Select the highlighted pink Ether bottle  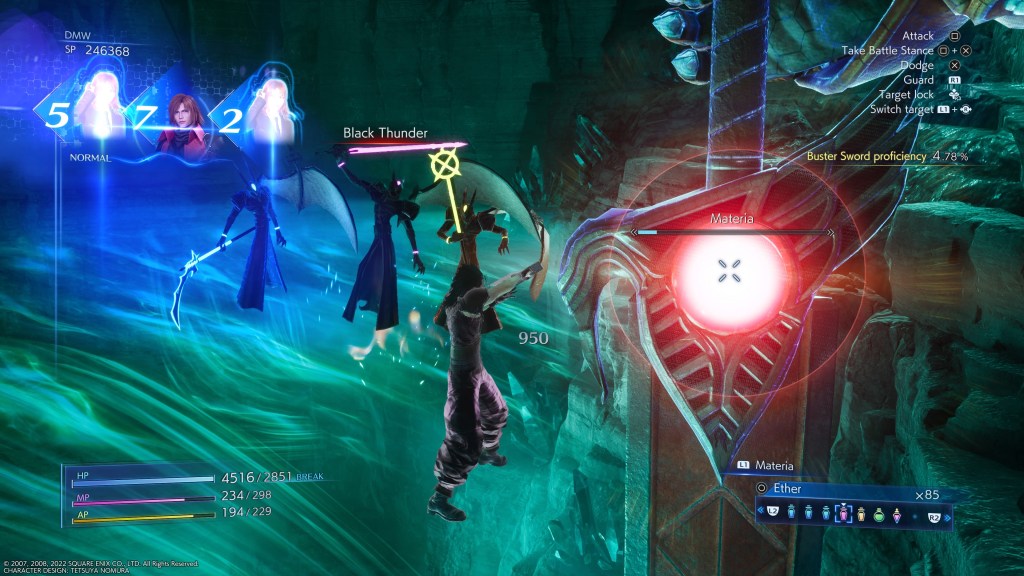pyautogui.click(x=842, y=514)
